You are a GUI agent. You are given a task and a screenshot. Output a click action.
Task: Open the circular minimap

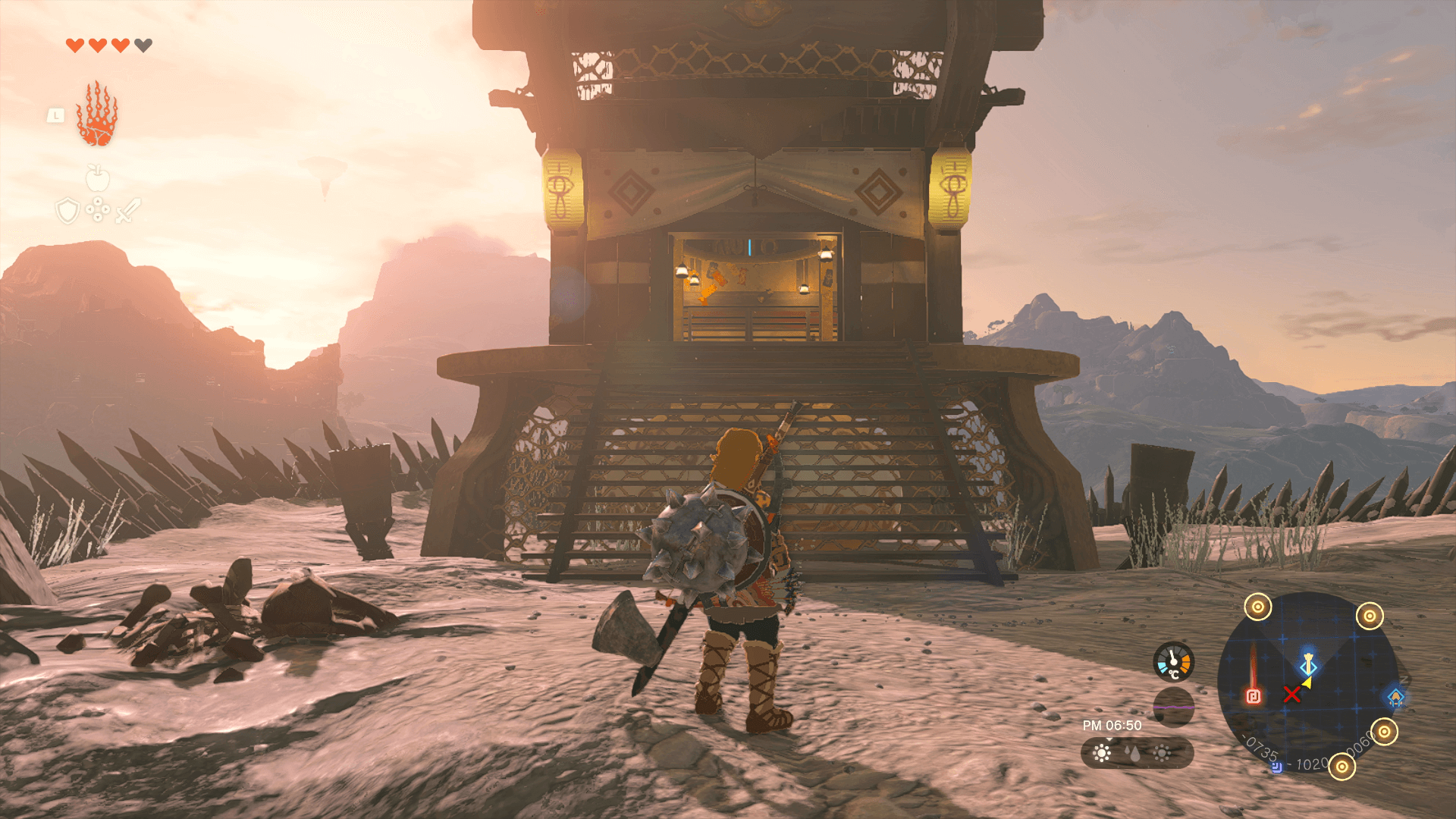point(1307,682)
